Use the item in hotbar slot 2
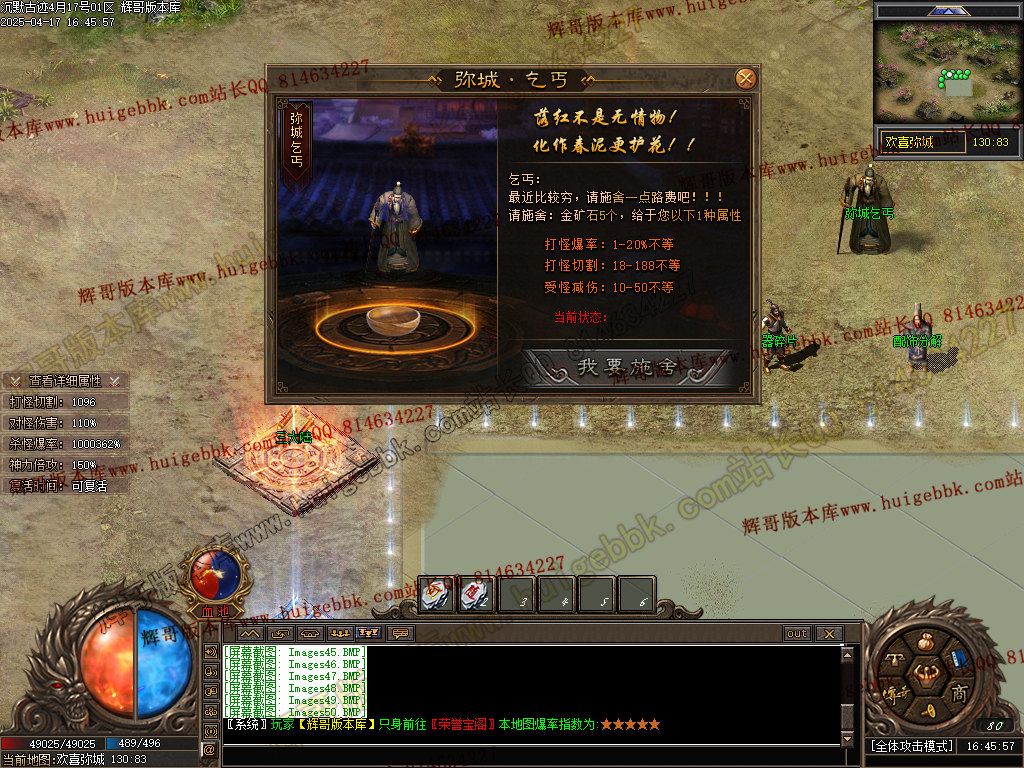Viewport: 1024px width, 768px height. tap(476, 595)
